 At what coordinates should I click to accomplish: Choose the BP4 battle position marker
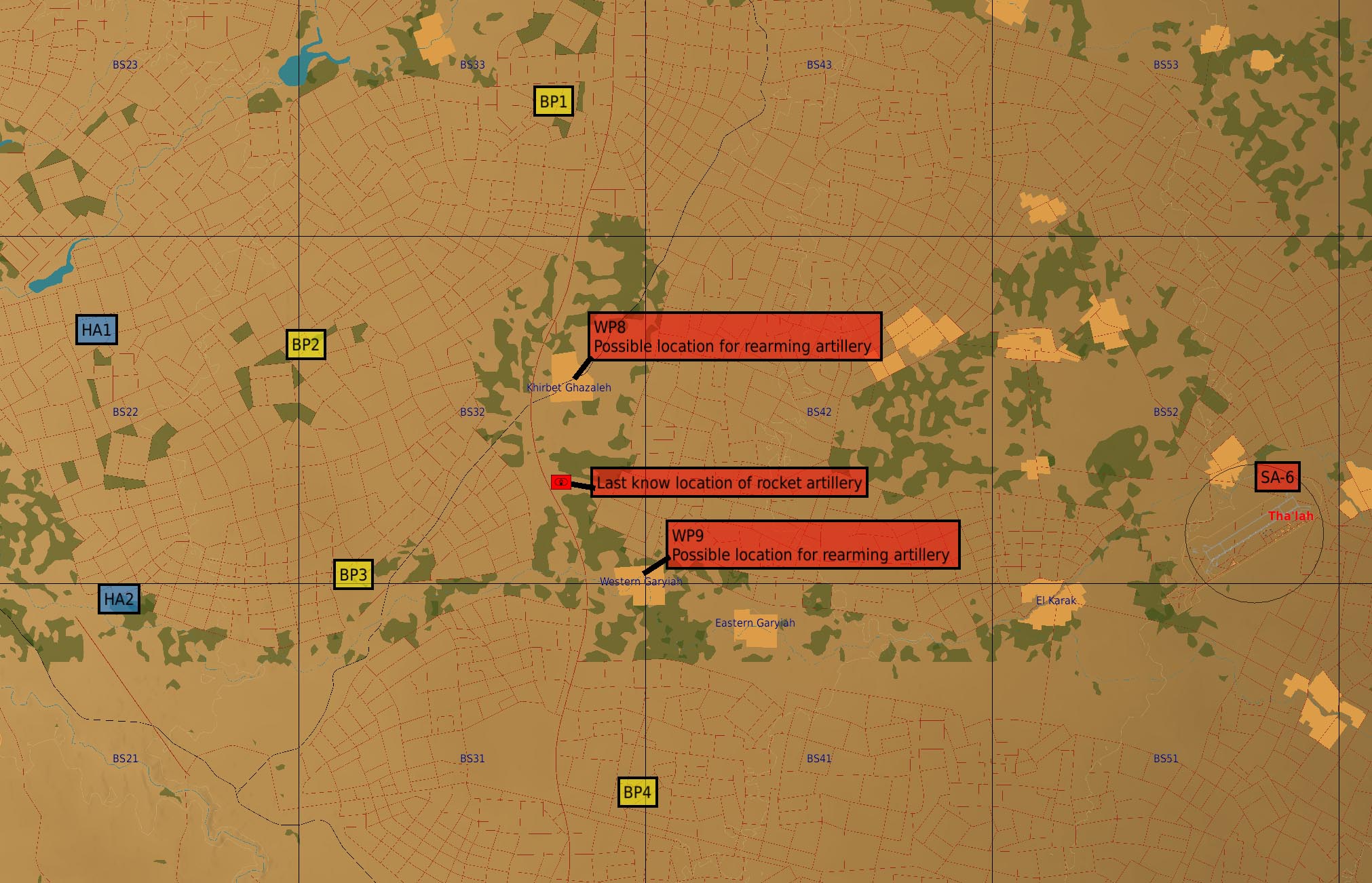coord(637,791)
